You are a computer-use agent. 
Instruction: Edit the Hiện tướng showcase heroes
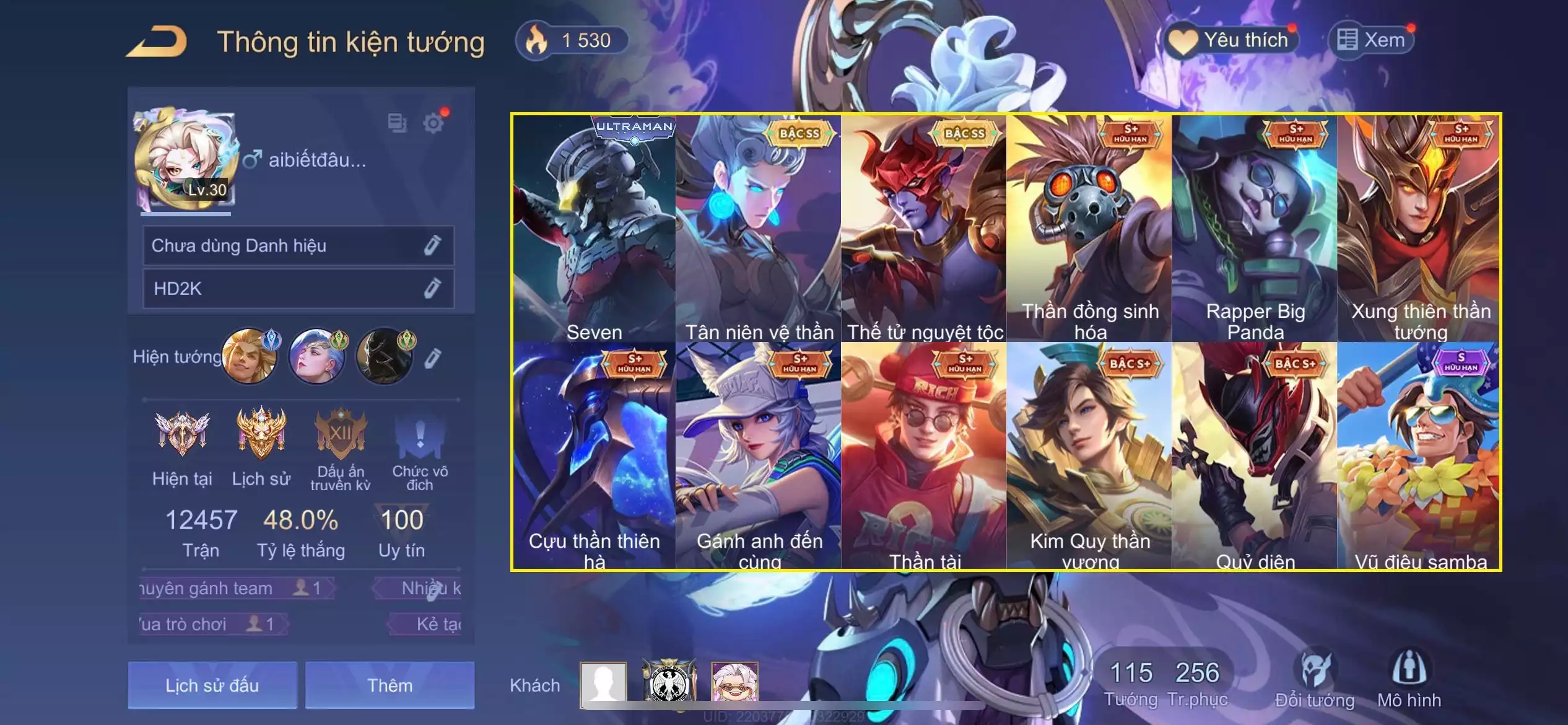point(433,358)
